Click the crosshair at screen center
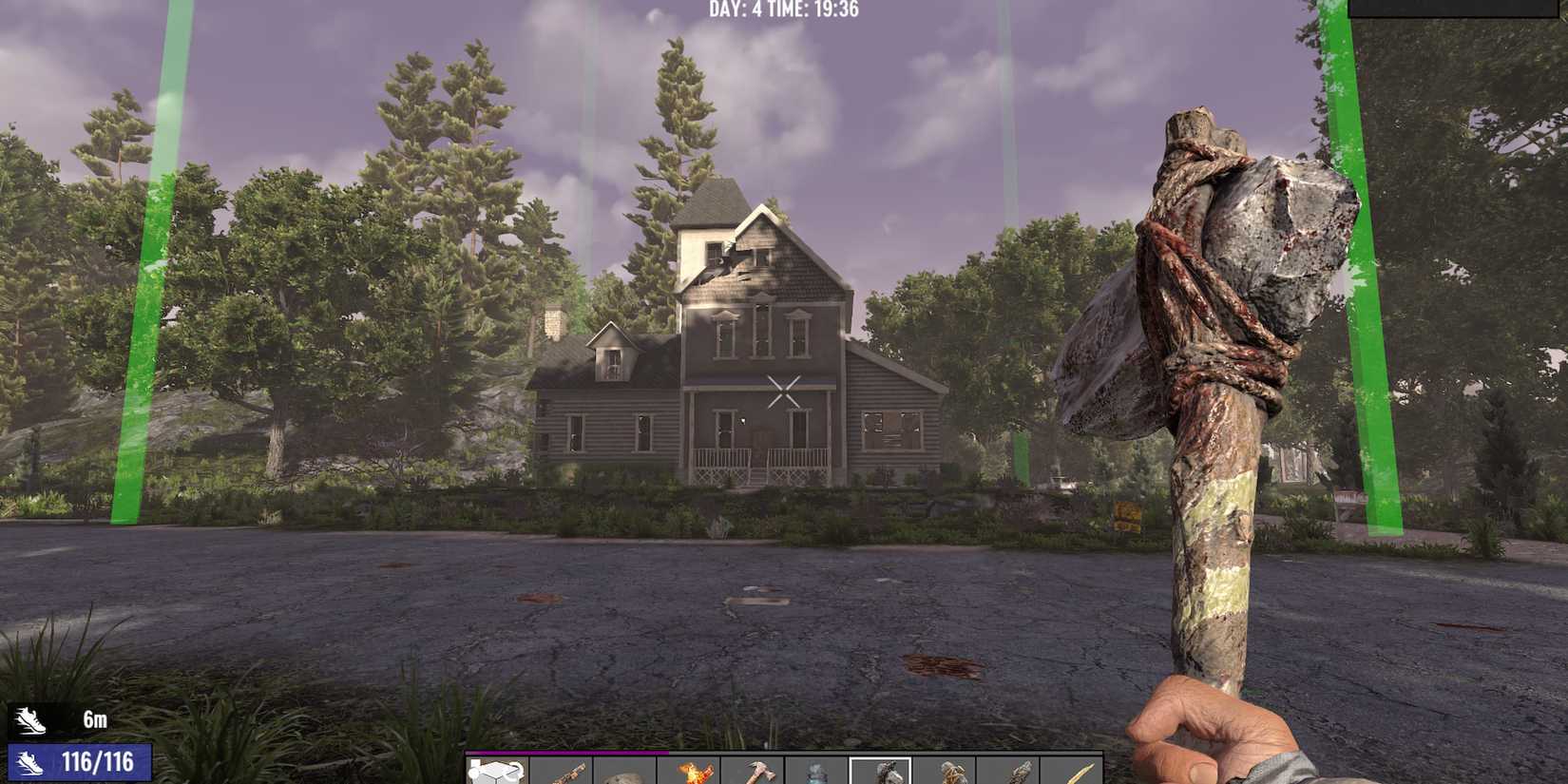Image resolution: width=1568 pixels, height=784 pixels. point(784,392)
